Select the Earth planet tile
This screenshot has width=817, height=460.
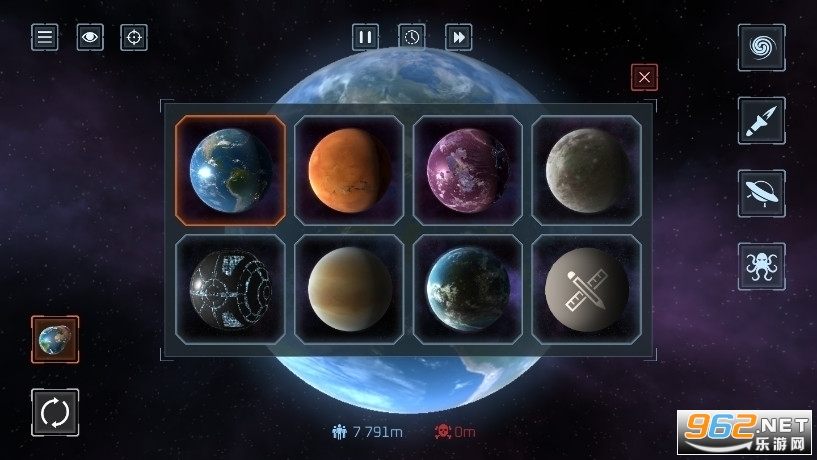click(230, 170)
